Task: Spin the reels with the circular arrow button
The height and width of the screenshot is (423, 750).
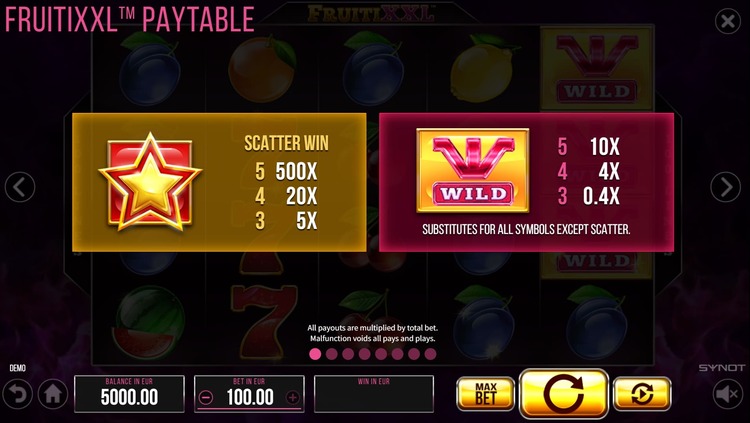Action: pos(564,394)
